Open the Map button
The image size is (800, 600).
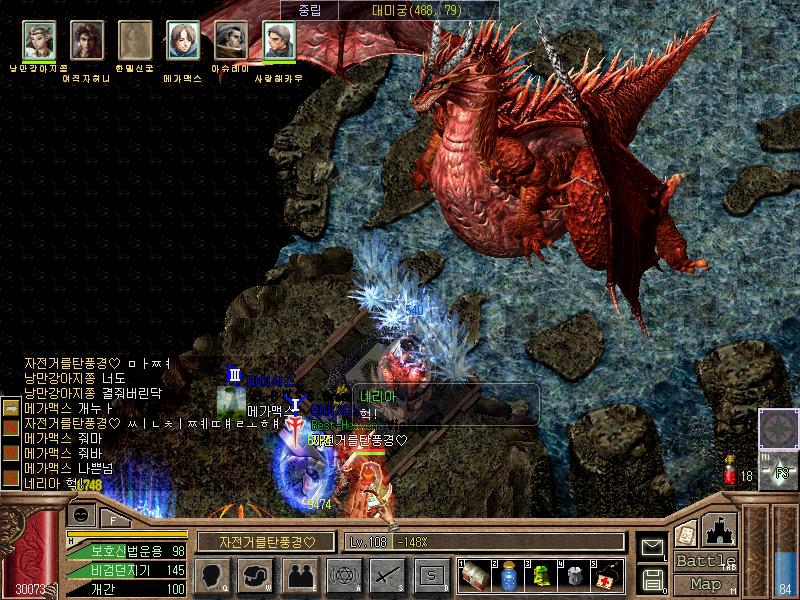coord(705,584)
